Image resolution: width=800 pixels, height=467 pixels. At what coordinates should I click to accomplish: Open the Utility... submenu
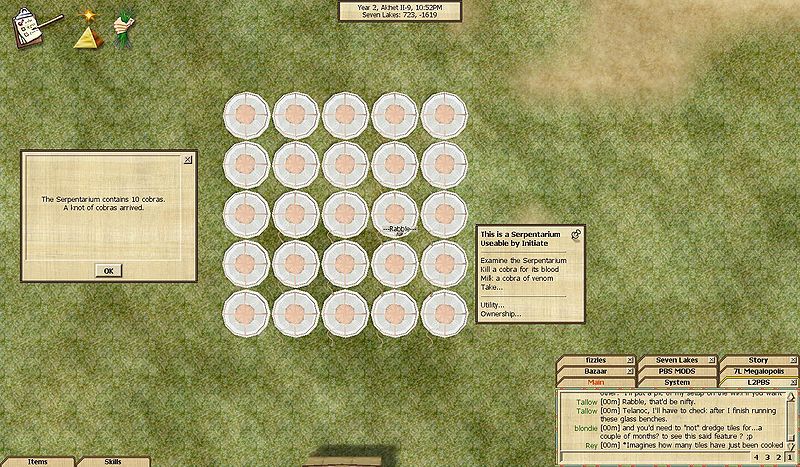pyautogui.click(x=492, y=304)
